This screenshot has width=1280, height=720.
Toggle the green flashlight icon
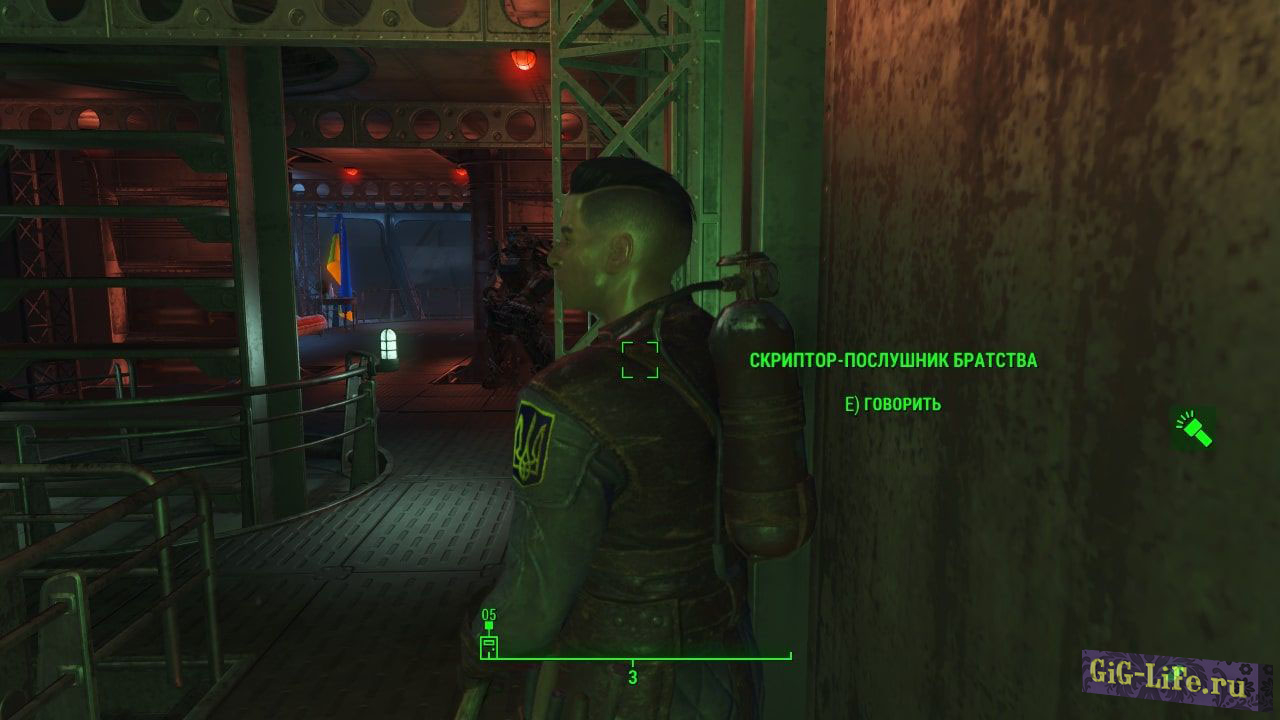point(1193,429)
